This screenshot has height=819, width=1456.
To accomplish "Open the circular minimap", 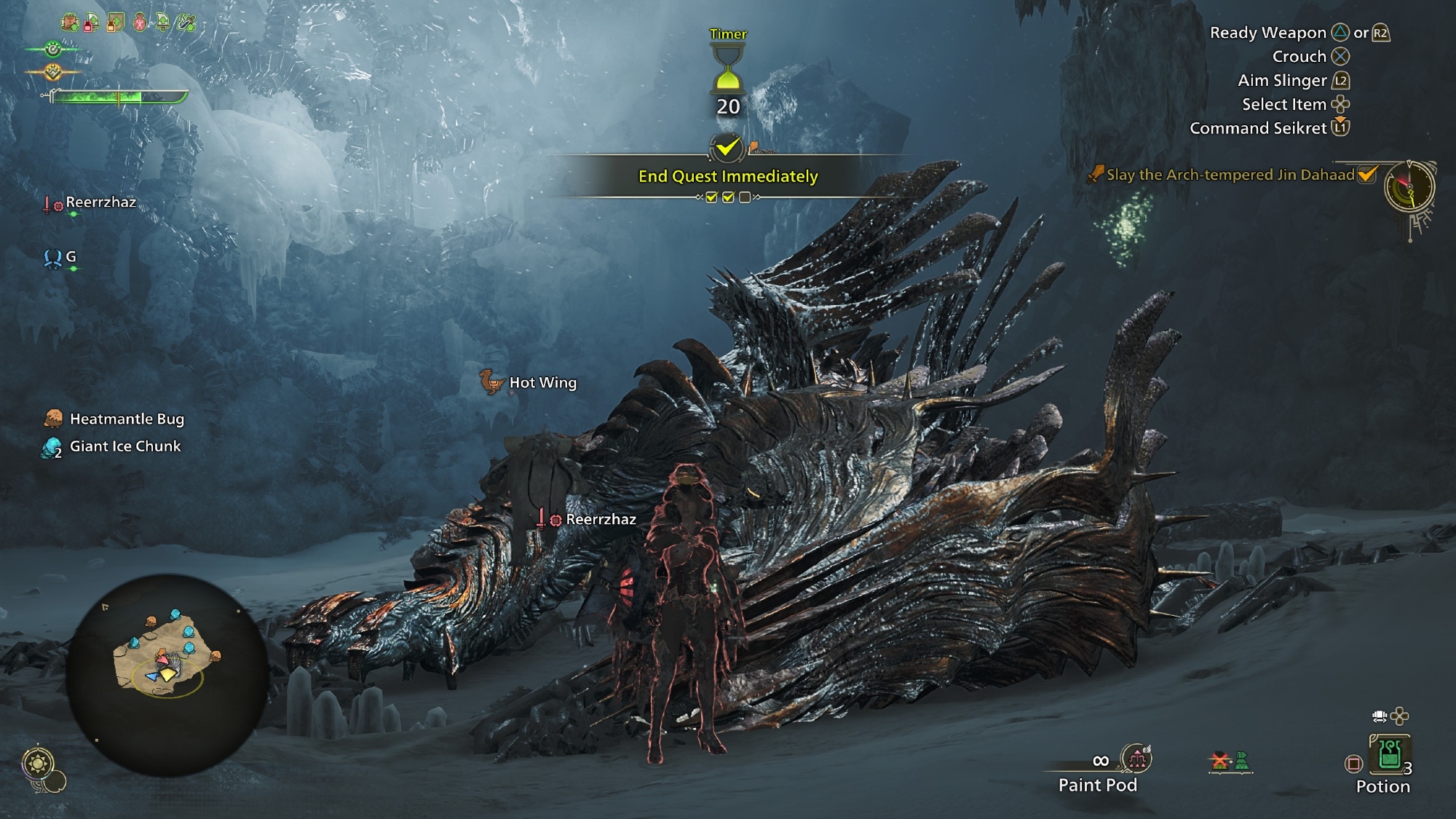I will [x=167, y=673].
